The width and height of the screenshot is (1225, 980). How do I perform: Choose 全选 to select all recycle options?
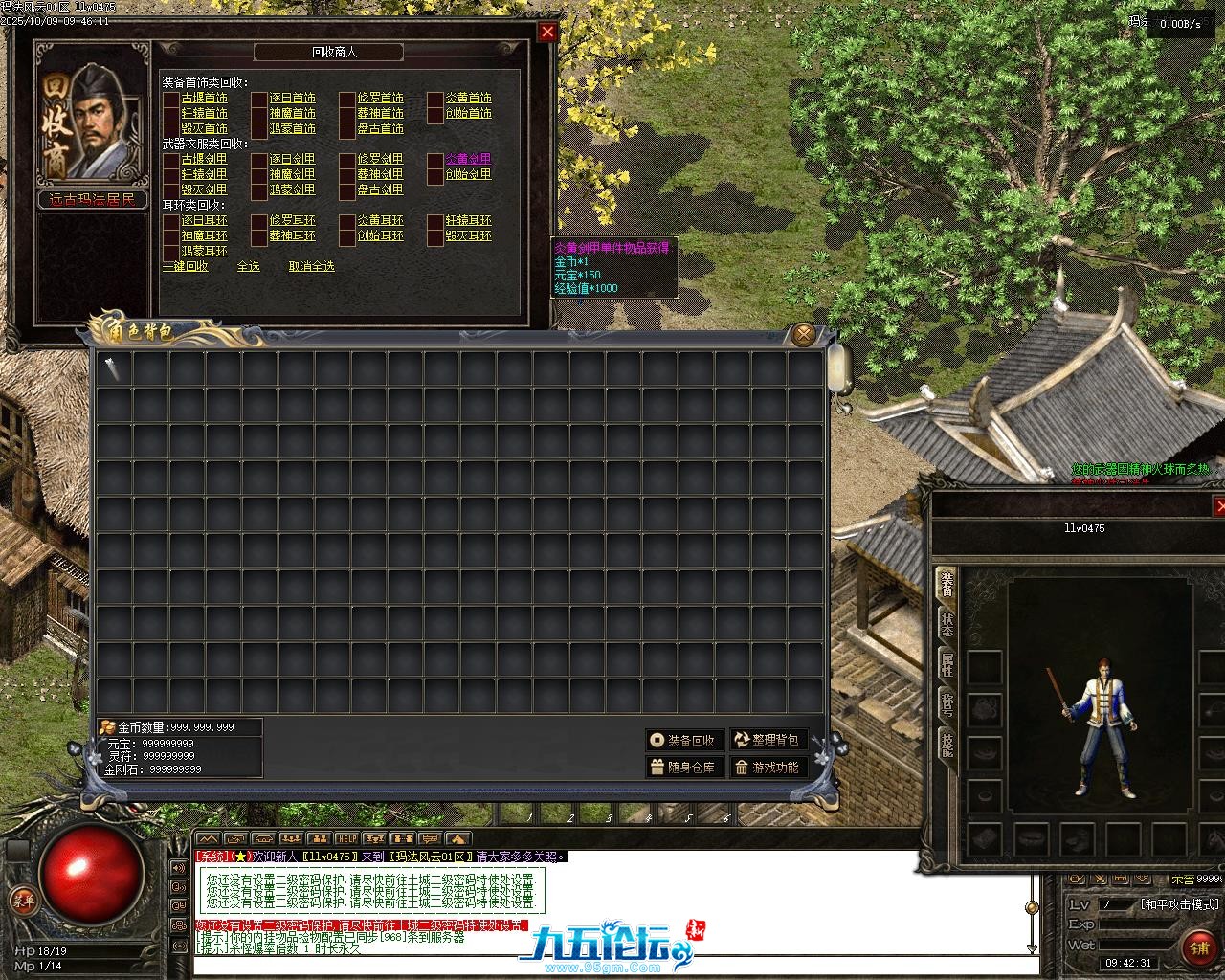pyautogui.click(x=248, y=266)
